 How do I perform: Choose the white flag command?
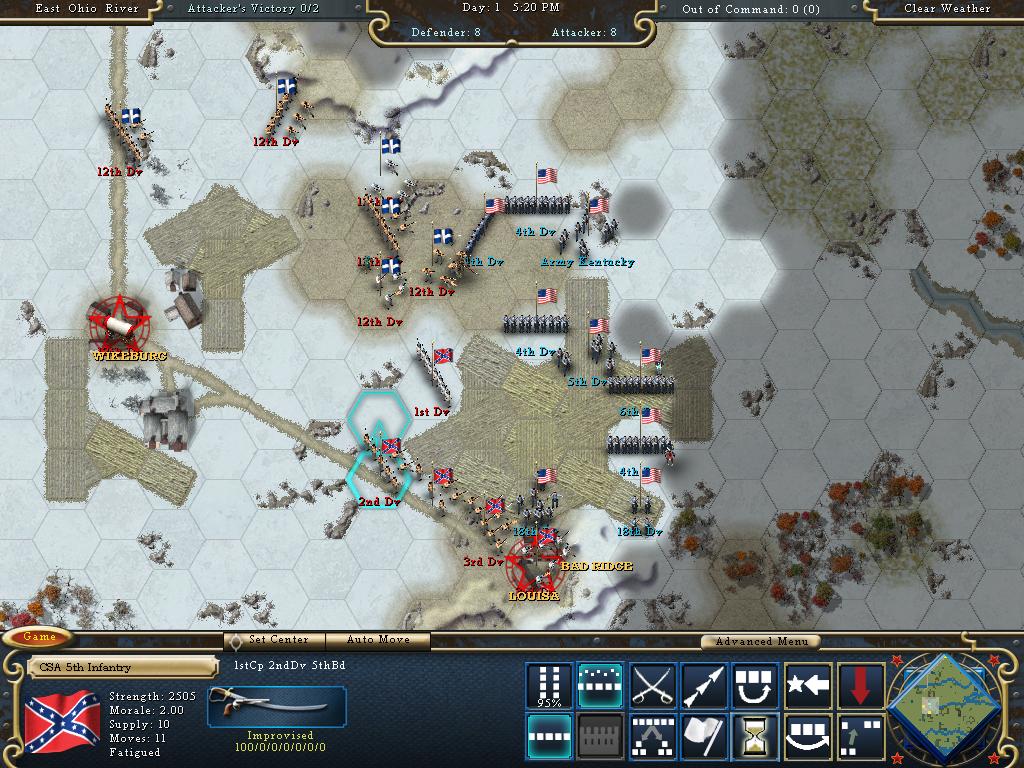[704, 737]
